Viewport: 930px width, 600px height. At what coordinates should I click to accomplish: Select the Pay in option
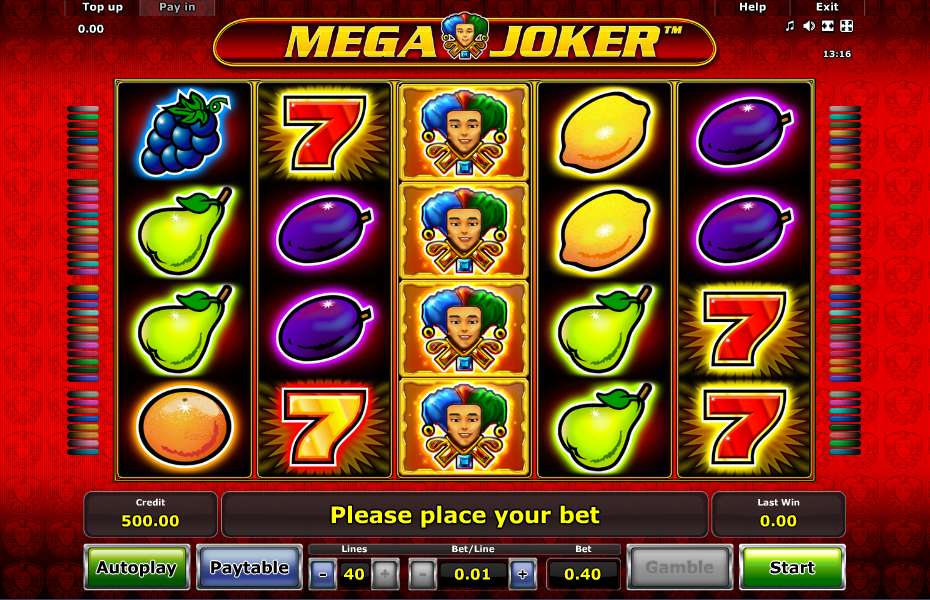click(x=178, y=7)
